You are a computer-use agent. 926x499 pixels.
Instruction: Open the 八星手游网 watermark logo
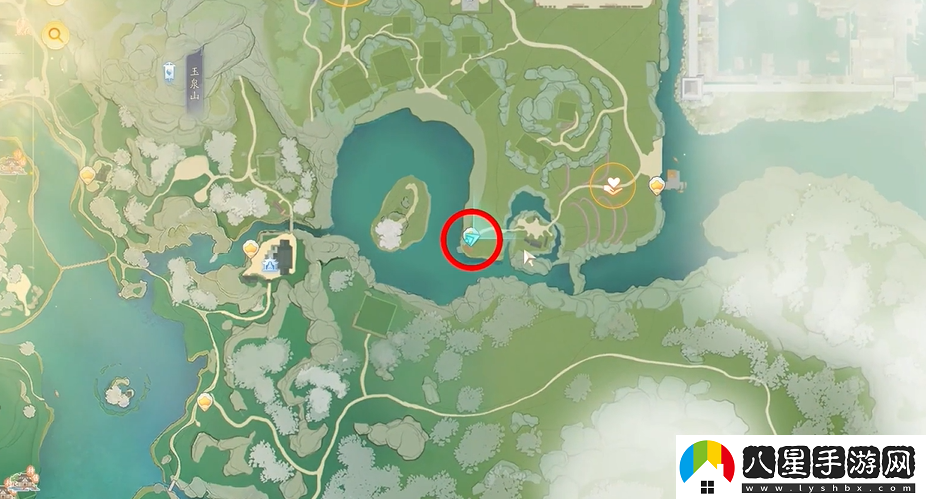click(x=801, y=467)
